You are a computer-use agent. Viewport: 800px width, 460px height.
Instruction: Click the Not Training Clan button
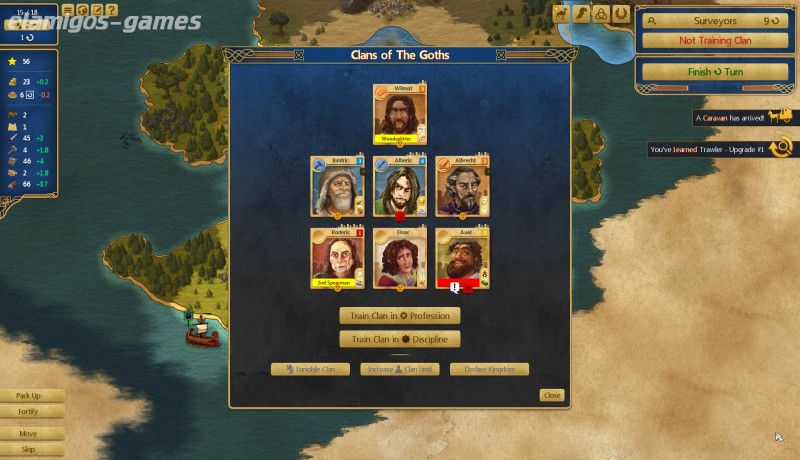(712, 41)
